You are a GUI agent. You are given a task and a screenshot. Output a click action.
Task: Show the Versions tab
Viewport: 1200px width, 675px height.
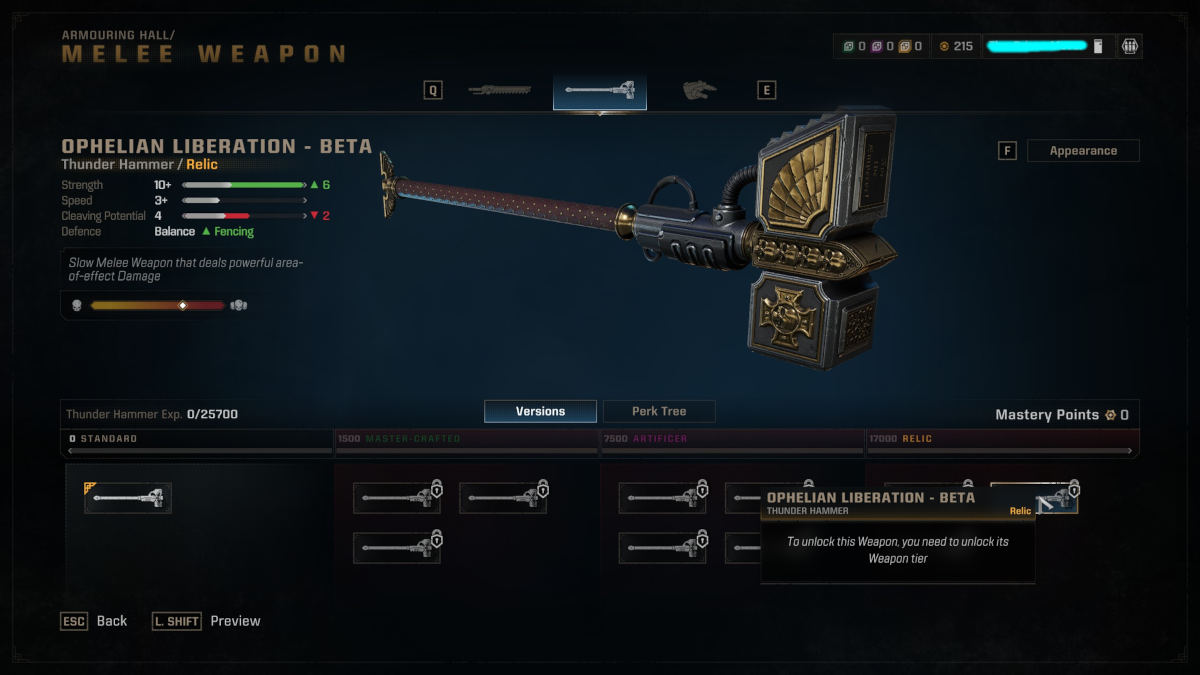click(540, 411)
